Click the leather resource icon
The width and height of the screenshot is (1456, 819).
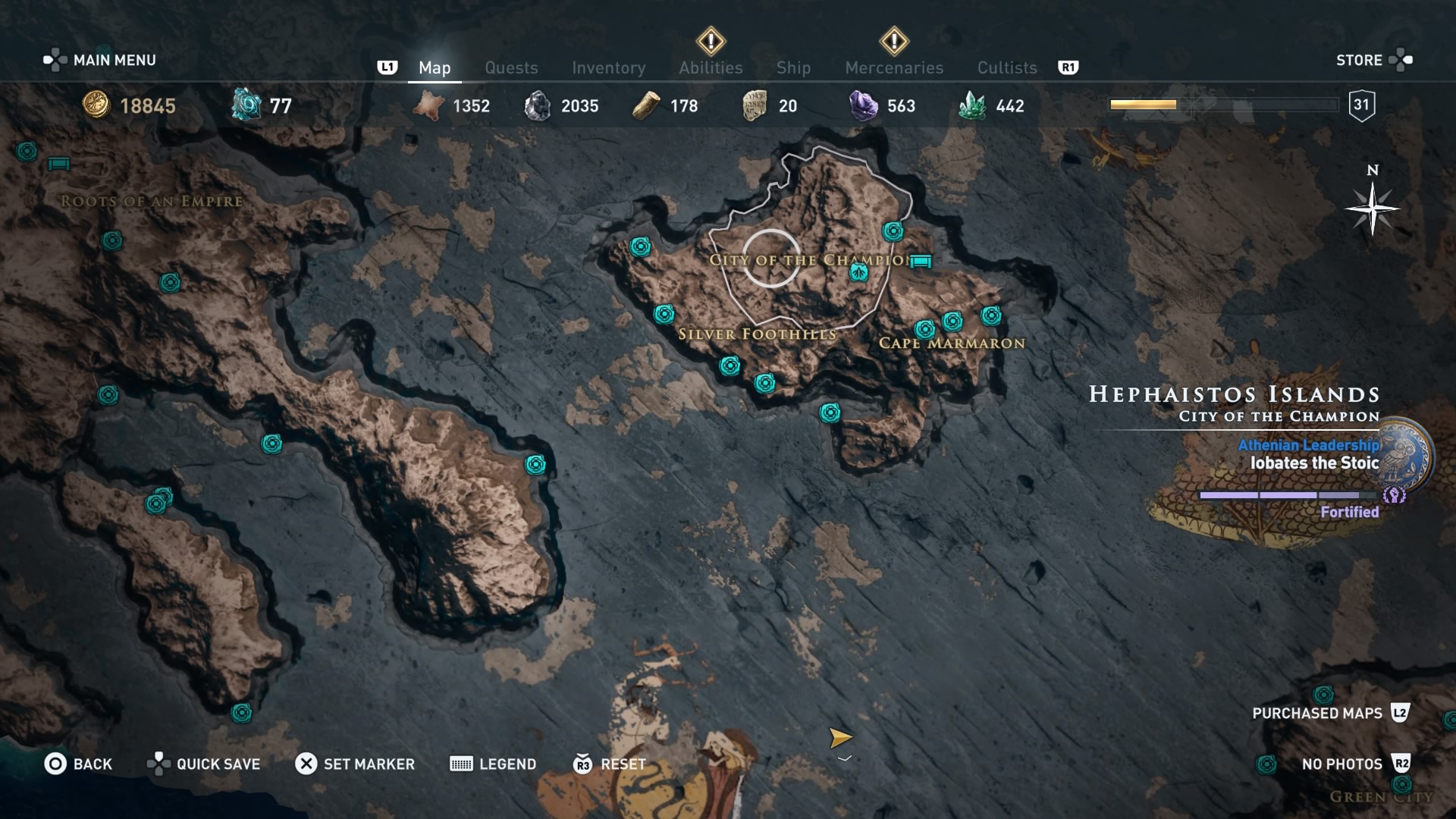tap(429, 105)
